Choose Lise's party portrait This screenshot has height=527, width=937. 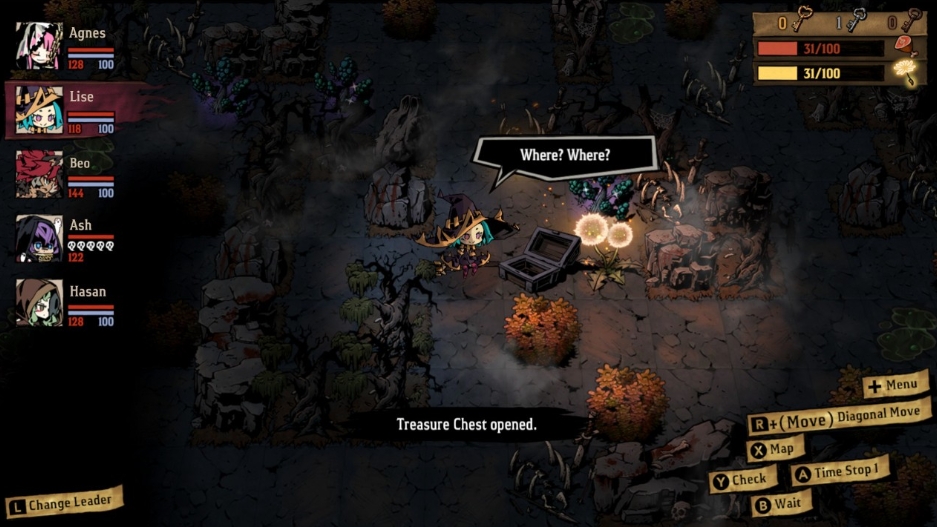40,110
